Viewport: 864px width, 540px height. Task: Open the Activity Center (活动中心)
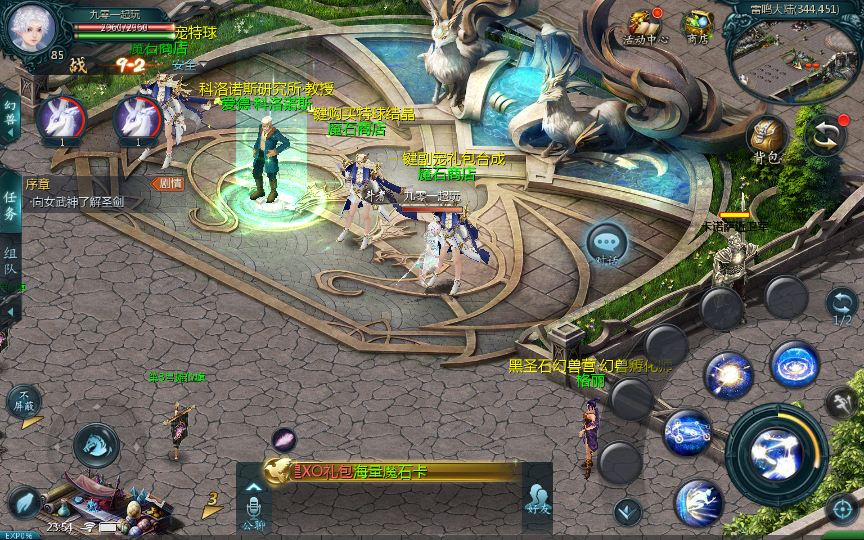pyautogui.click(x=645, y=27)
